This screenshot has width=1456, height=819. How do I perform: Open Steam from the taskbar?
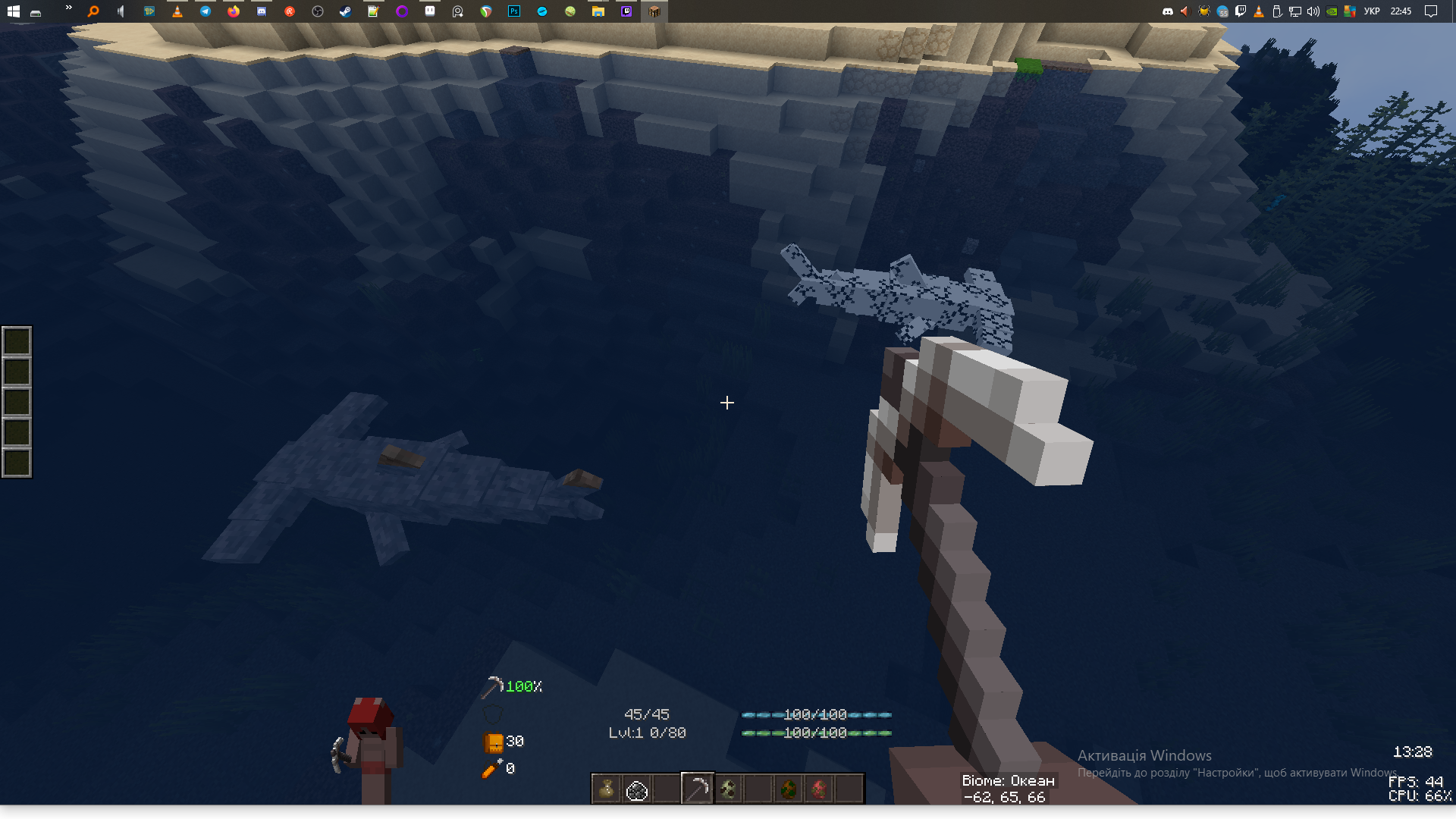click(345, 11)
